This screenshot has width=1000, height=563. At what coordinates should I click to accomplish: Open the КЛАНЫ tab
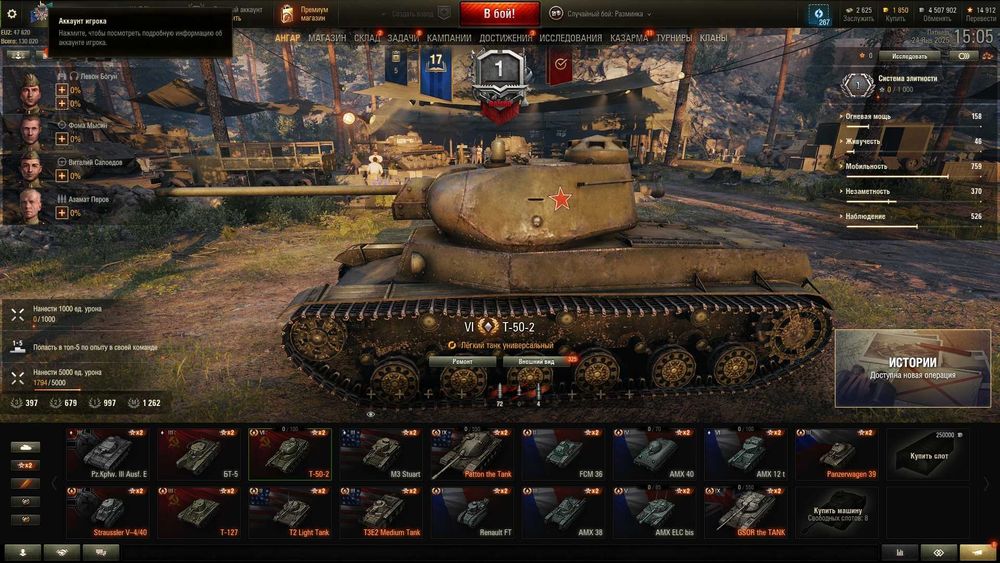pos(714,38)
